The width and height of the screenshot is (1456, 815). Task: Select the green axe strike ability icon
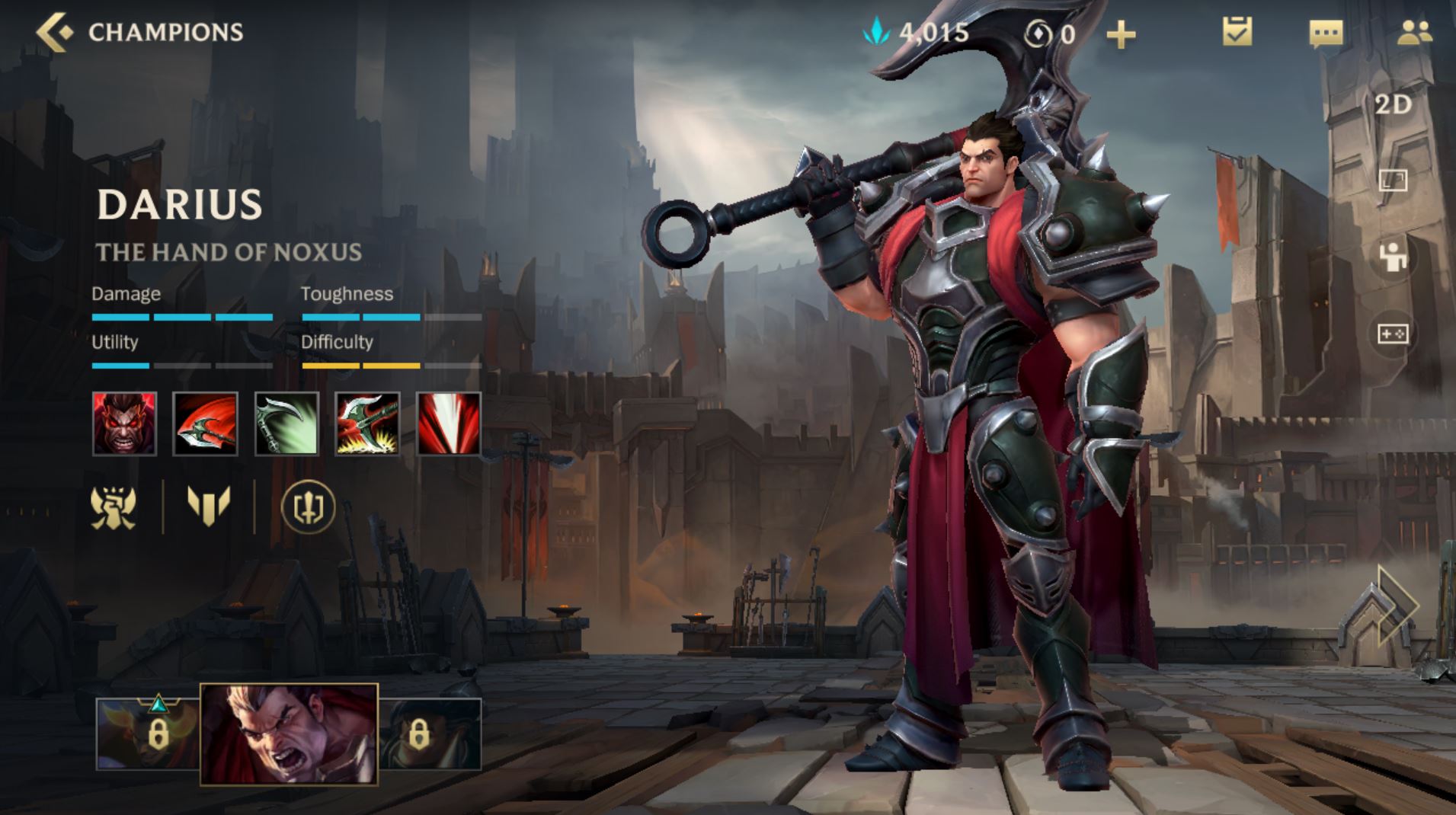(x=286, y=423)
